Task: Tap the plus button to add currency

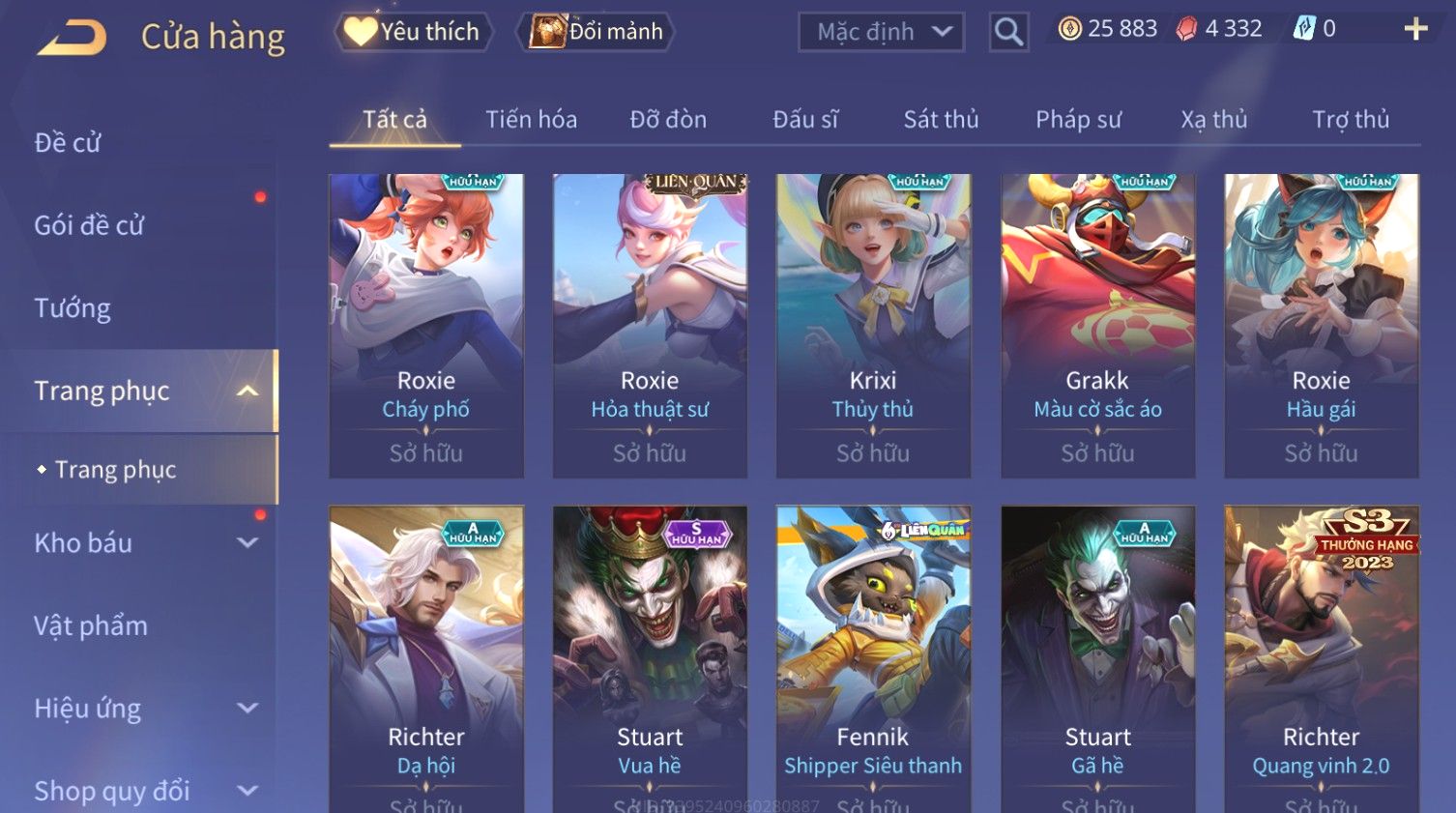Action: (x=1415, y=29)
